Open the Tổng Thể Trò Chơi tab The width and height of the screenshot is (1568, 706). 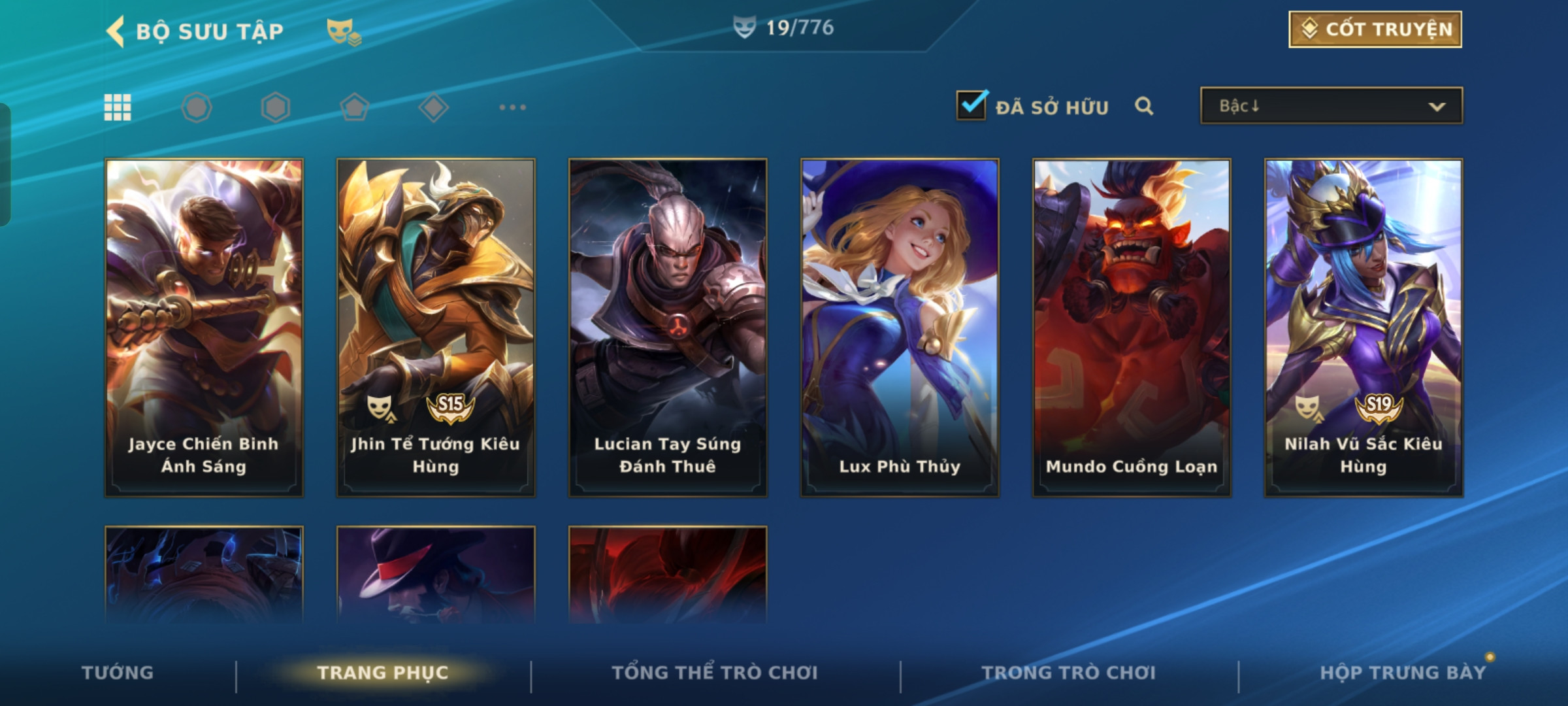[714, 673]
